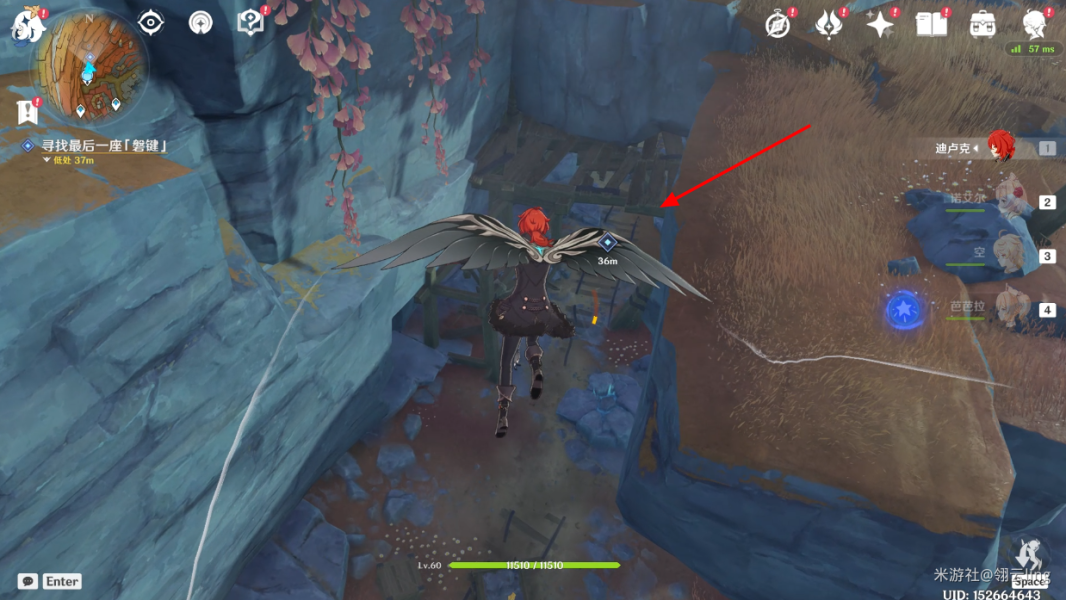Image resolution: width=1066 pixels, height=600 pixels.
Task: Open the round arch icon beside the eye
Action: [200, 22]
